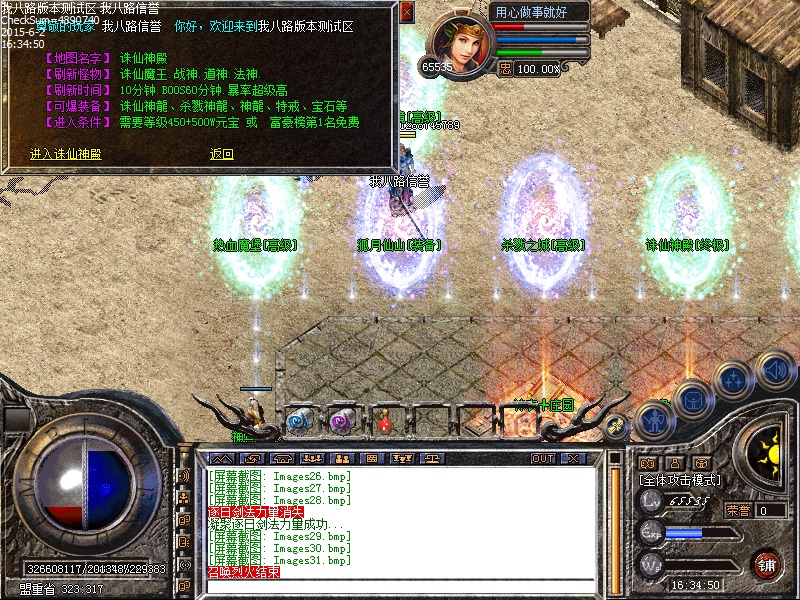The width and height of the screenshot is (800, 600).
Task: Click the chat text input line
Action: click(400, 585)
